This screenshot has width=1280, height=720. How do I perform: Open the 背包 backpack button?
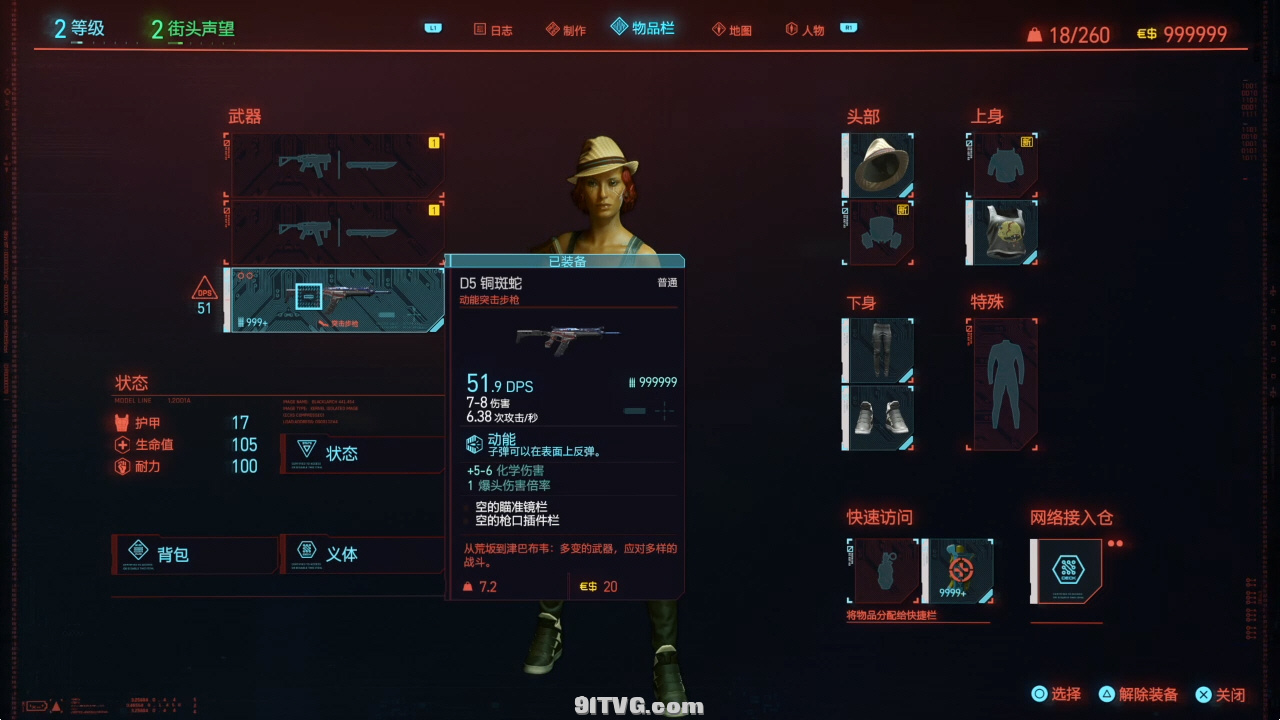[x=194, y=554]
